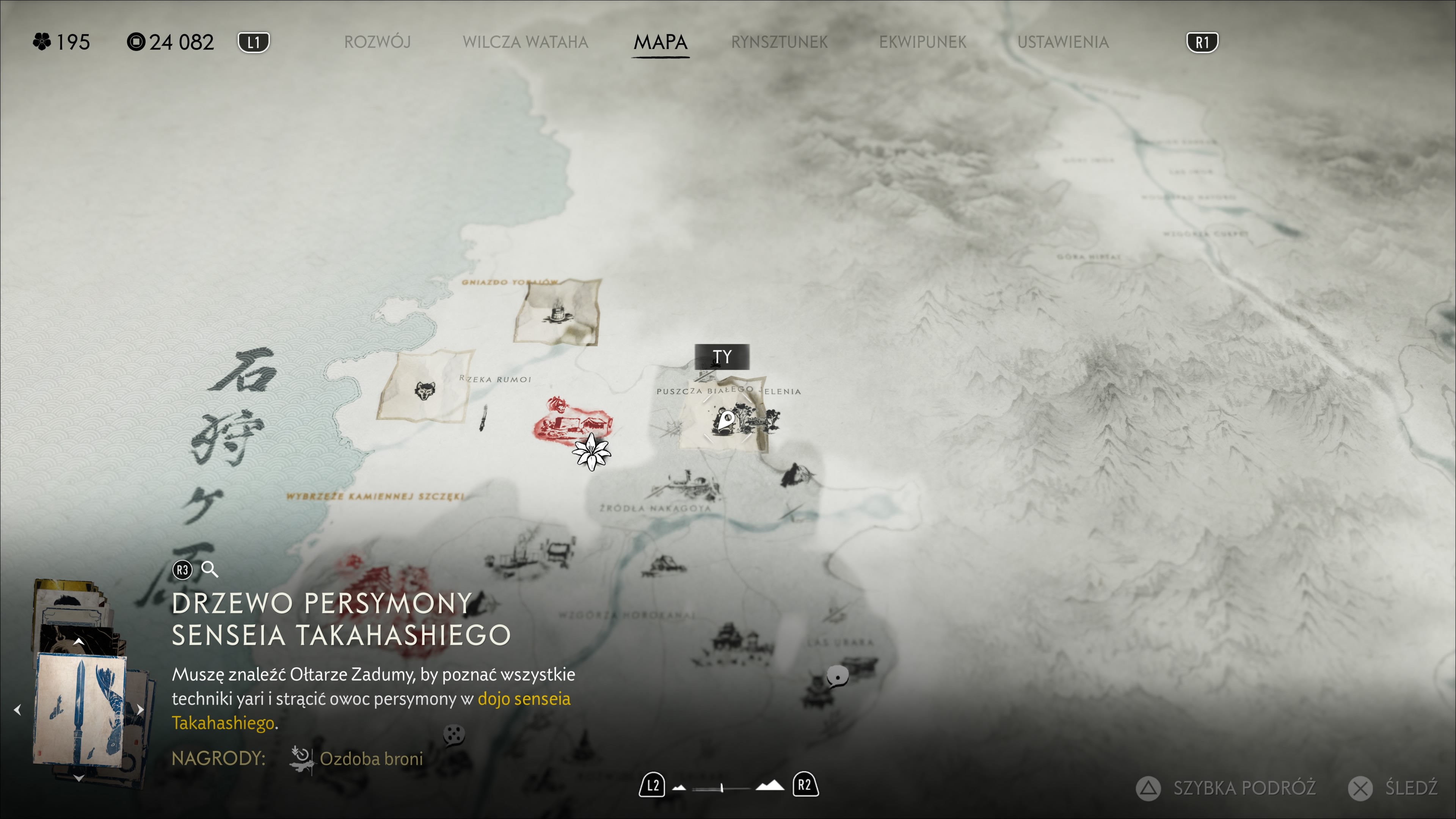The width and height of the screenshot is (1456, 819).
Task: Open the Ekwipunek tab
Action: pyautogui.click(x=923, y=42)
